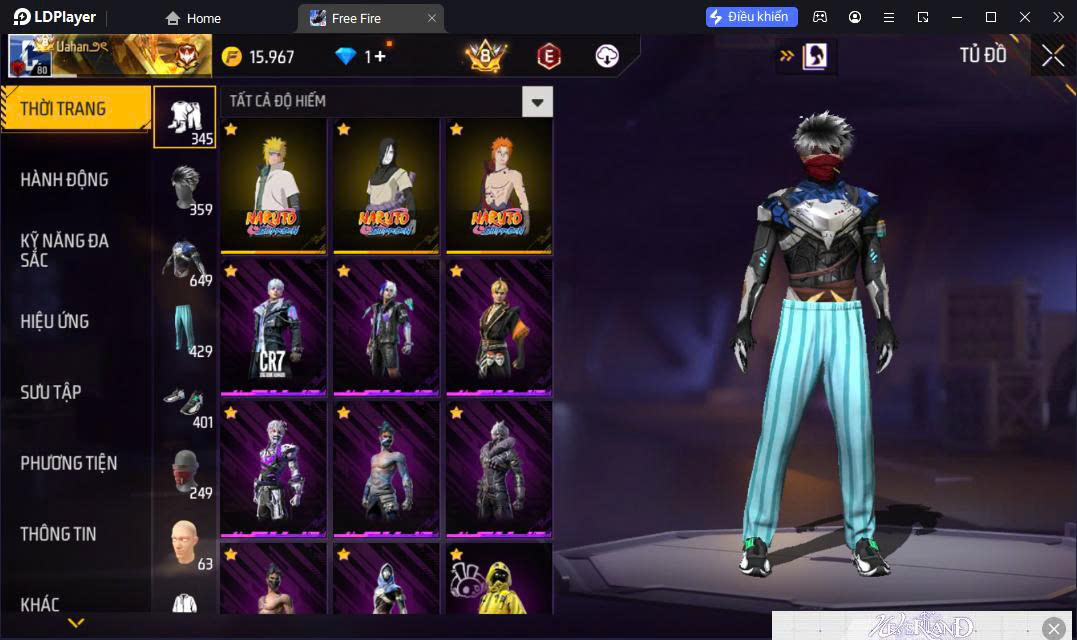Add diamonds with the plus button

381,56
